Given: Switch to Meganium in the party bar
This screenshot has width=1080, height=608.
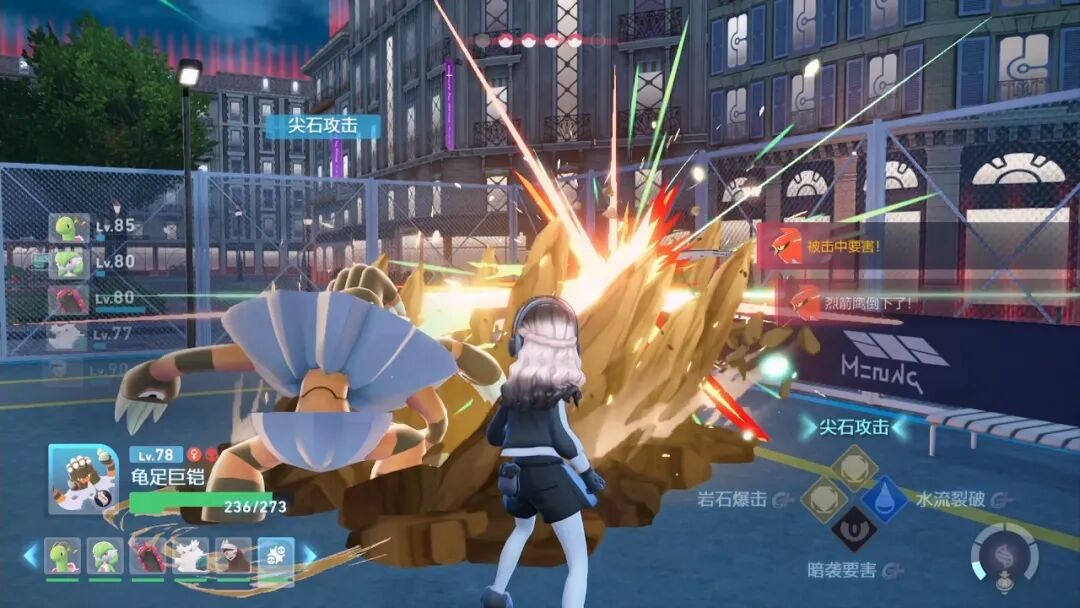Looking at the screenshot, I should tap(61, 556).
